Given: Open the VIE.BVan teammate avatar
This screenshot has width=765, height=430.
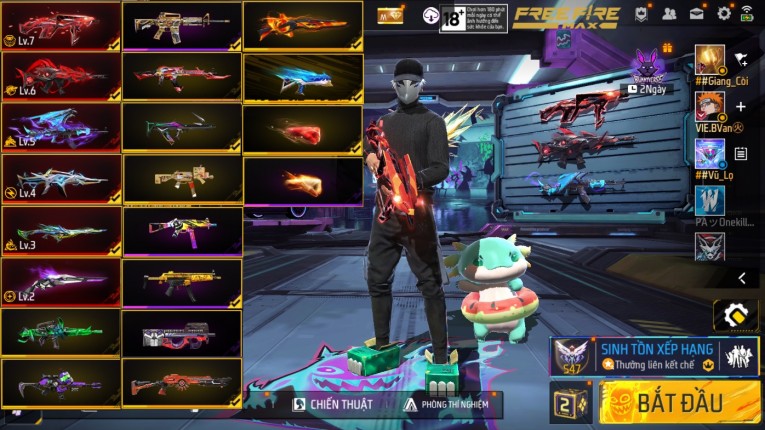Looking at the screenshot, I should point(710,106).
